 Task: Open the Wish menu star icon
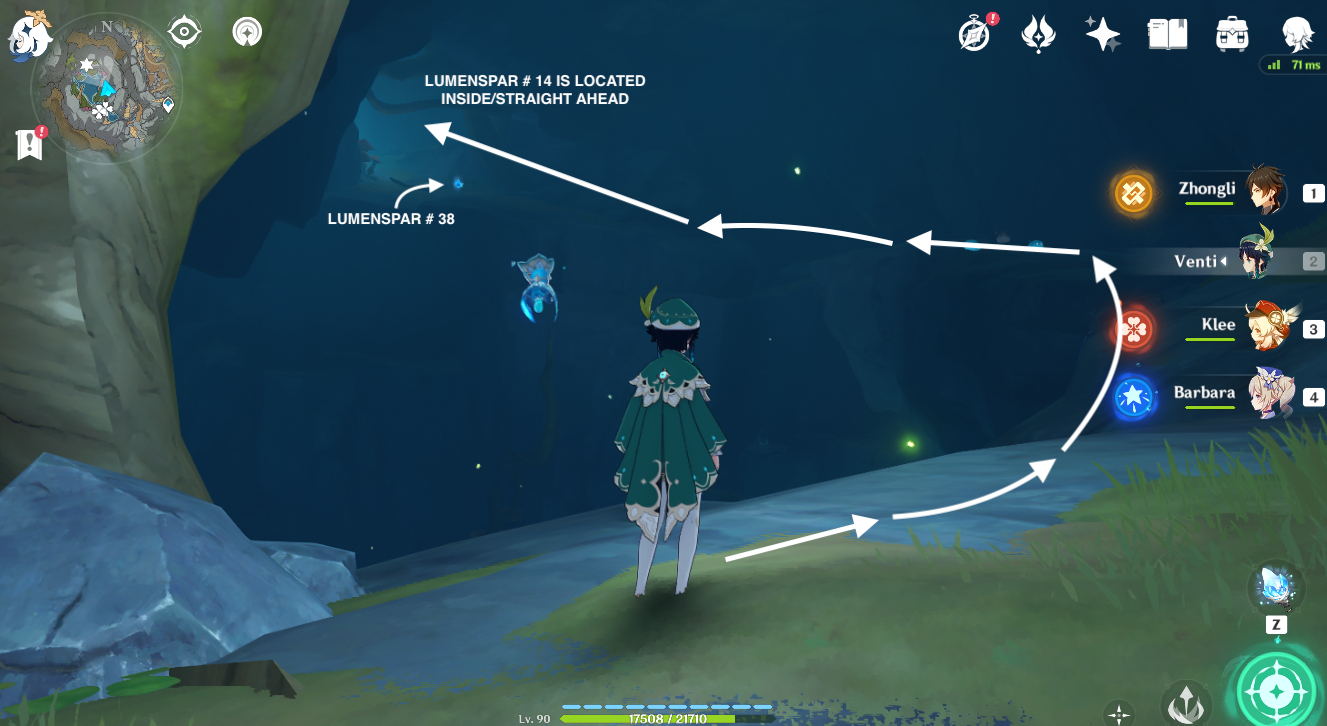click(x=1102, y=33)
